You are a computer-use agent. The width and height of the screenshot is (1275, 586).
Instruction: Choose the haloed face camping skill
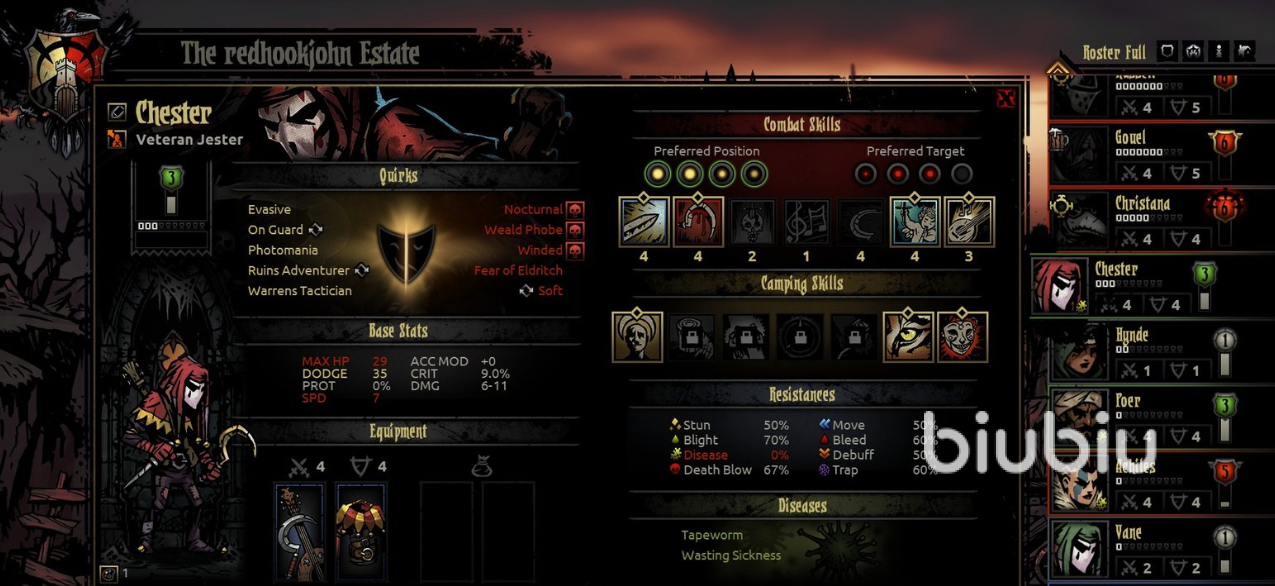[637, 337]
